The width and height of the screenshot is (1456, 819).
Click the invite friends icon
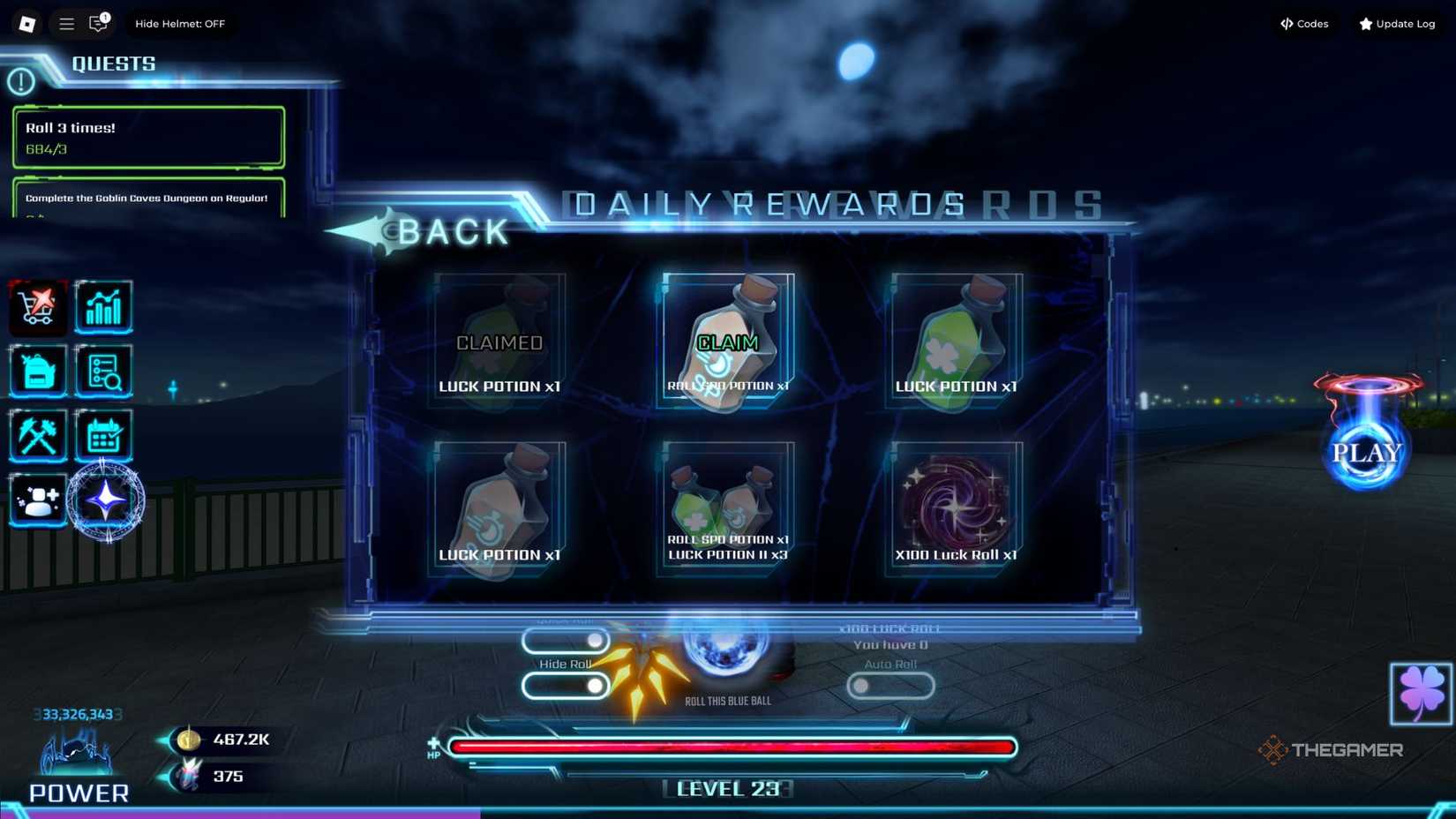(37, 500)
